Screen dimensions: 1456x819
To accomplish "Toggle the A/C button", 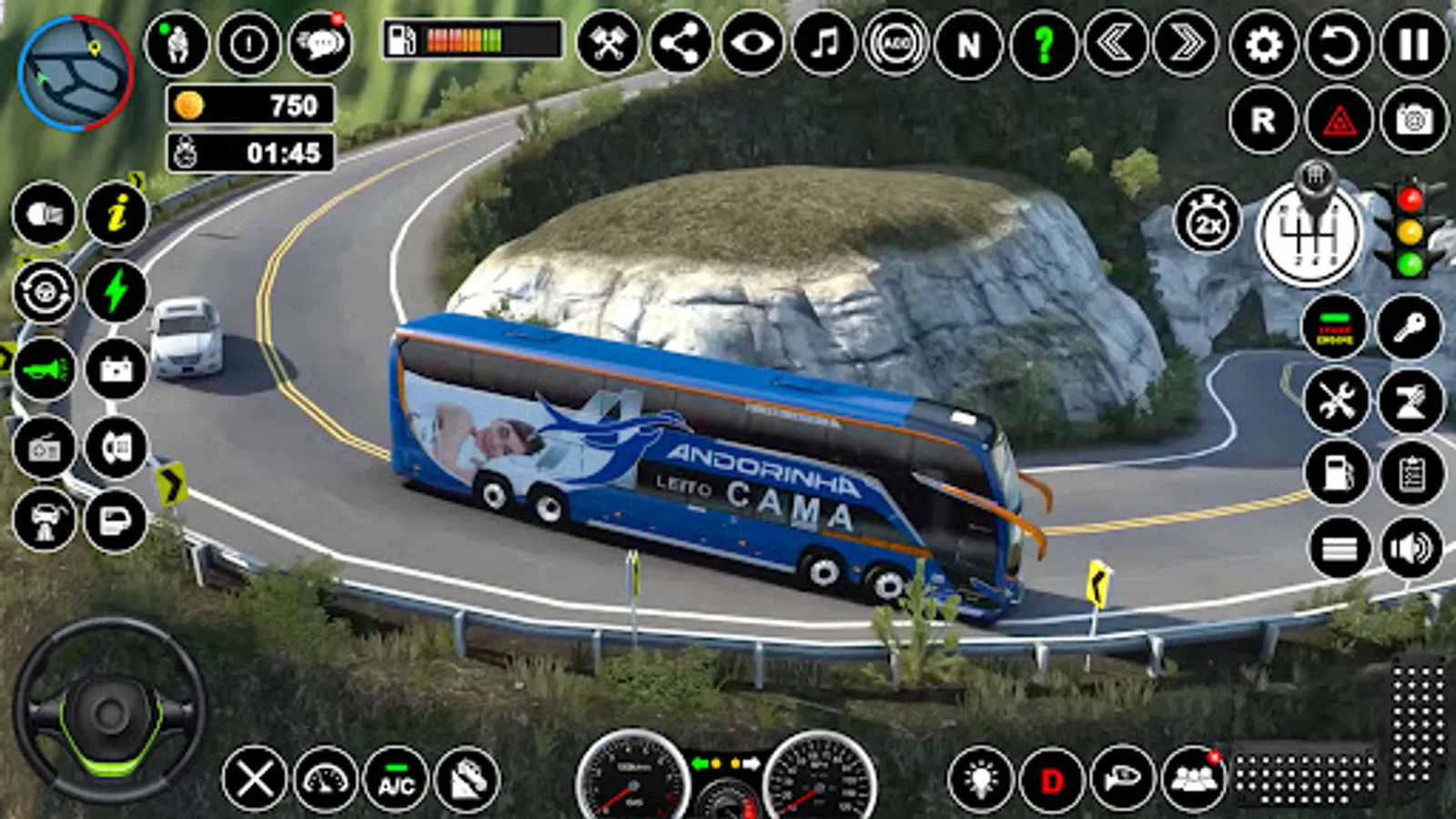I will pyautogui.click(x=396, y=780).
